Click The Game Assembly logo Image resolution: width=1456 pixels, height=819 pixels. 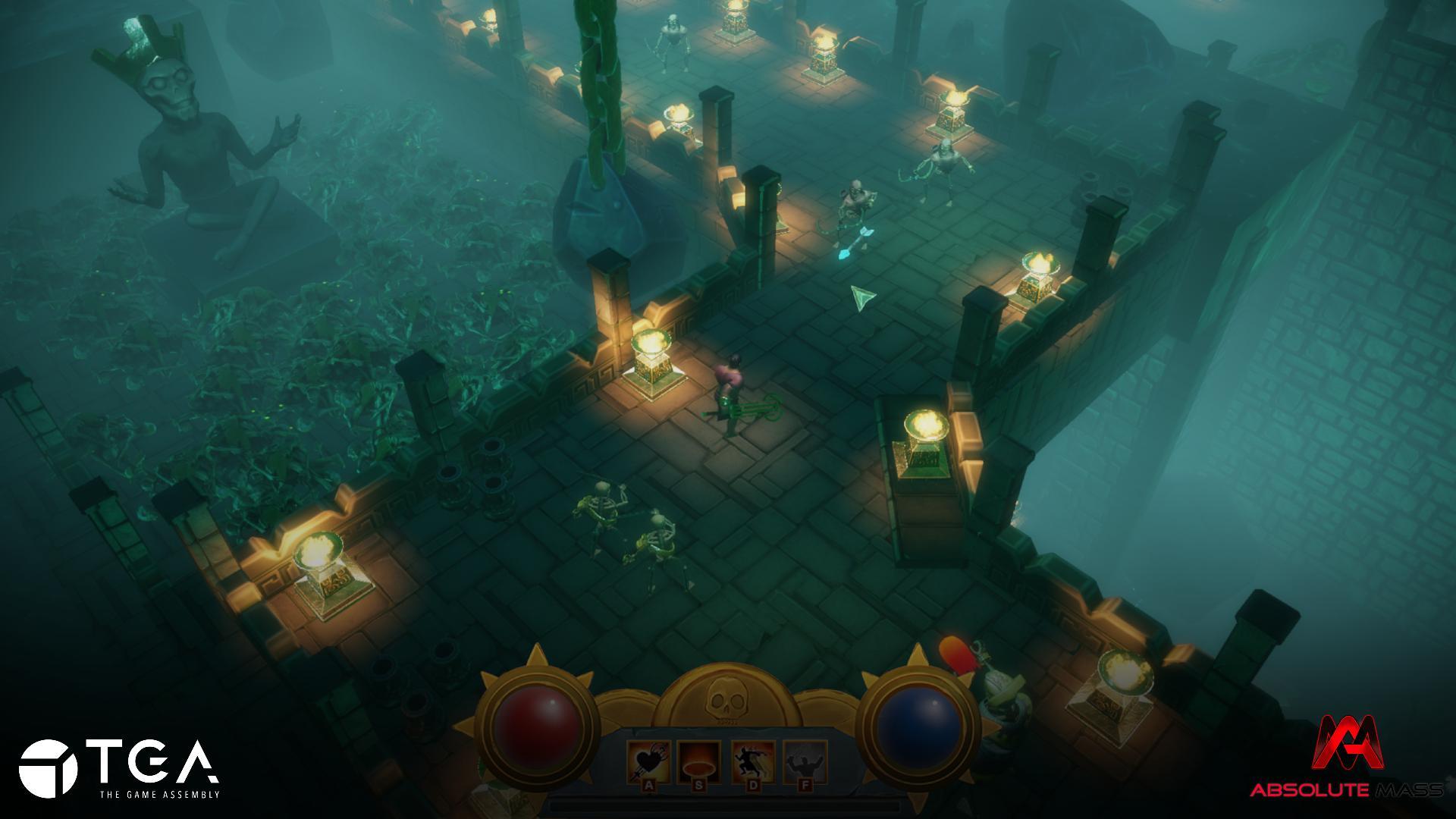tap(119, 768)
